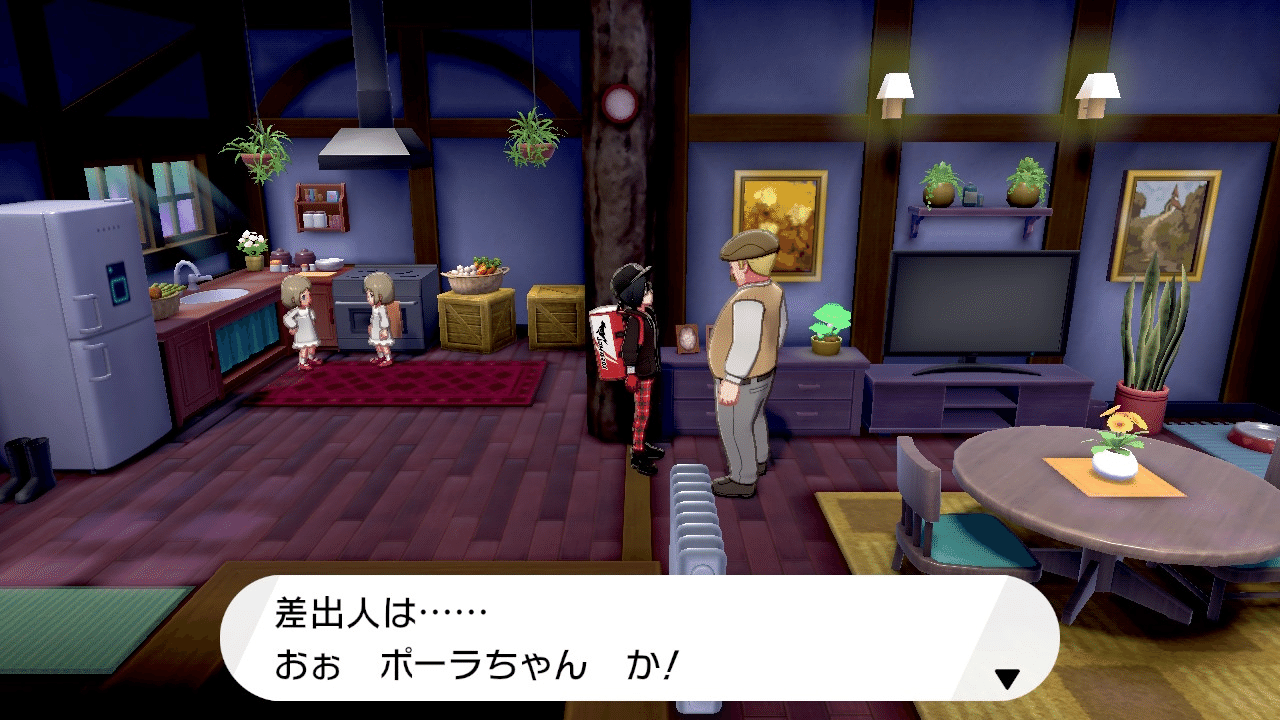Click the wall lamp above the TV area
Viewport: 1280px width, 720px height.
point(897,85)
